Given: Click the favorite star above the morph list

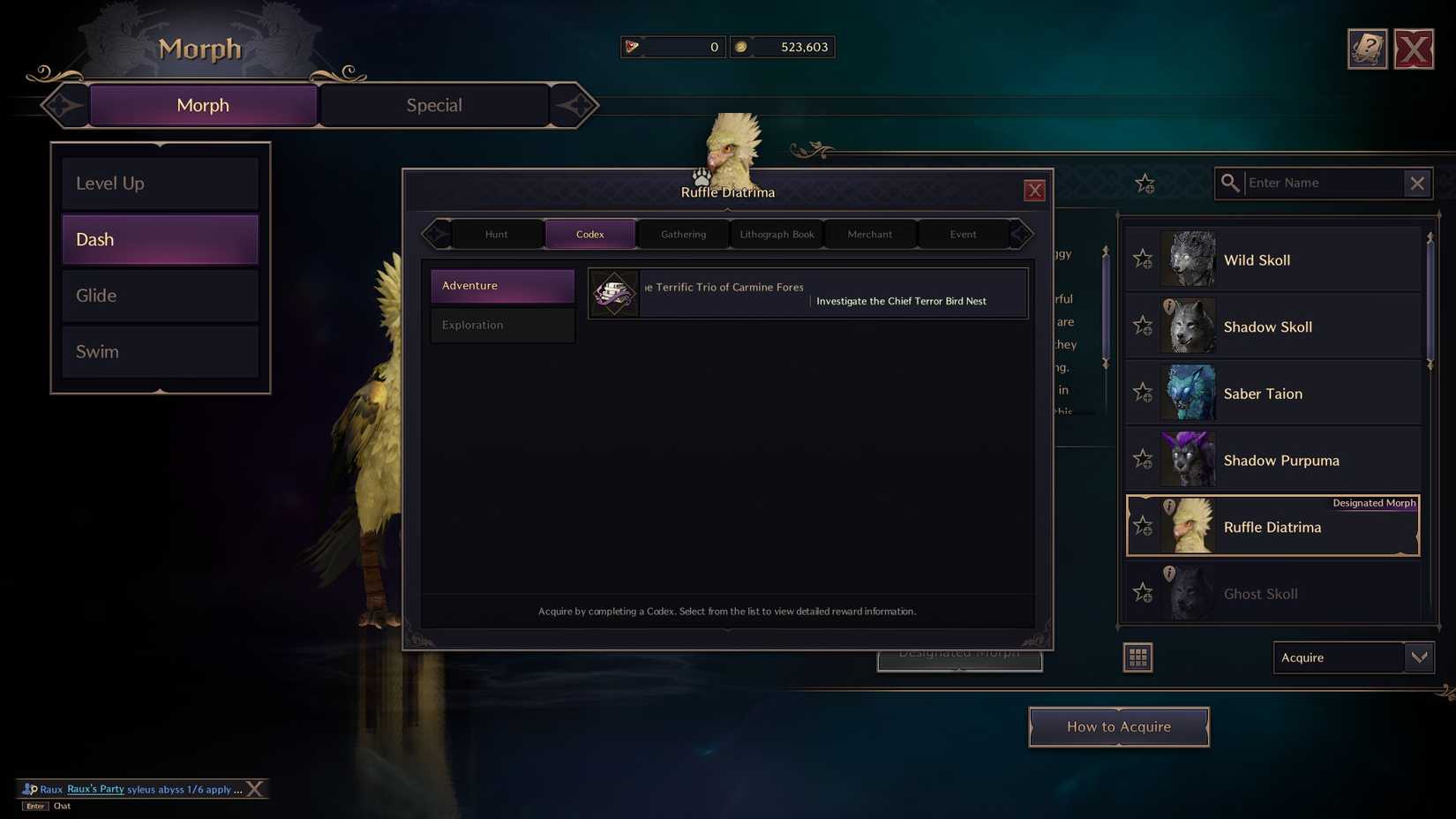Looking at the screenshot, I should (1145, 184).
